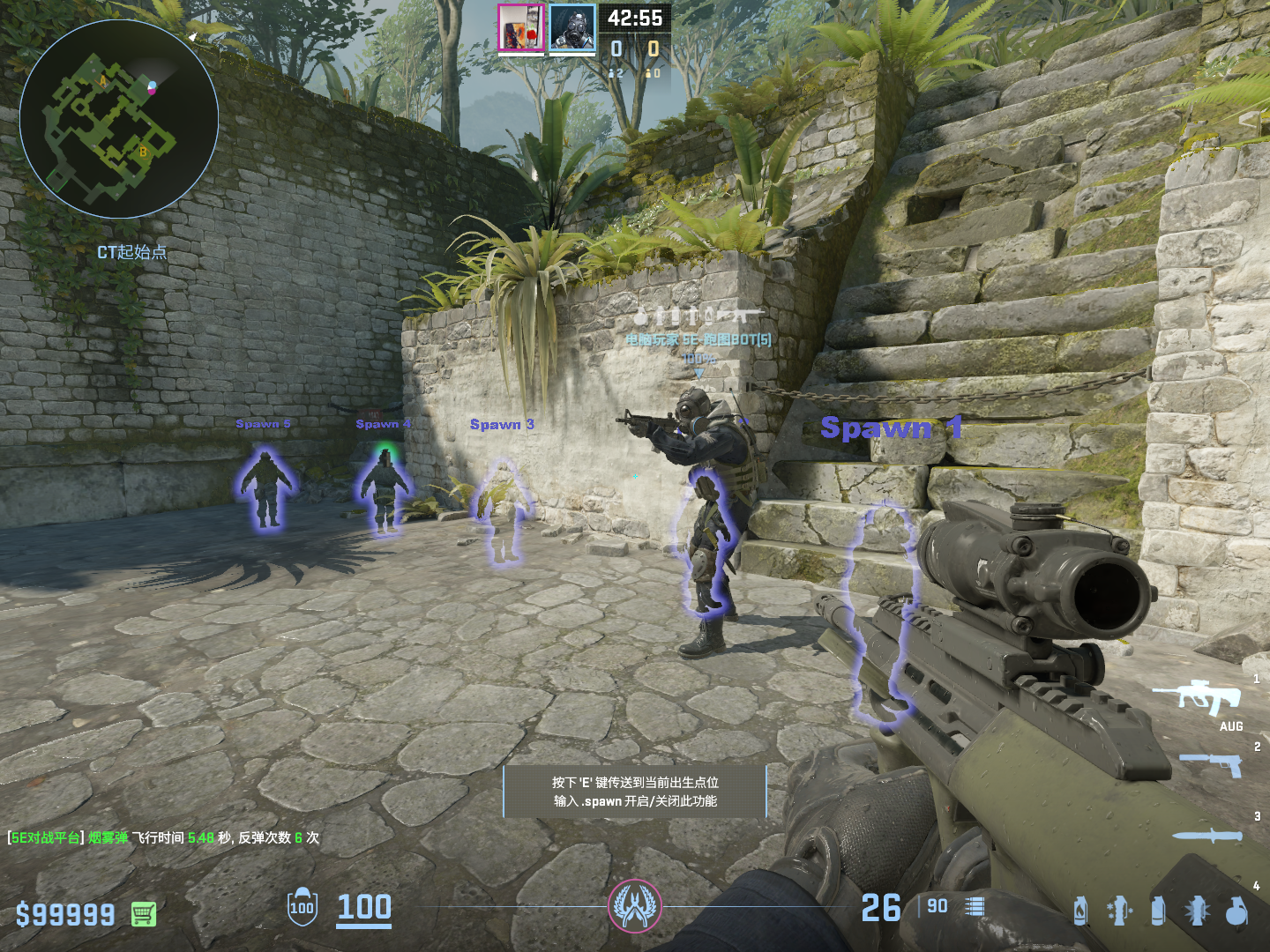
Task: Select the pink-framed player avatar on scoreboard
Action: coord(521,28)
